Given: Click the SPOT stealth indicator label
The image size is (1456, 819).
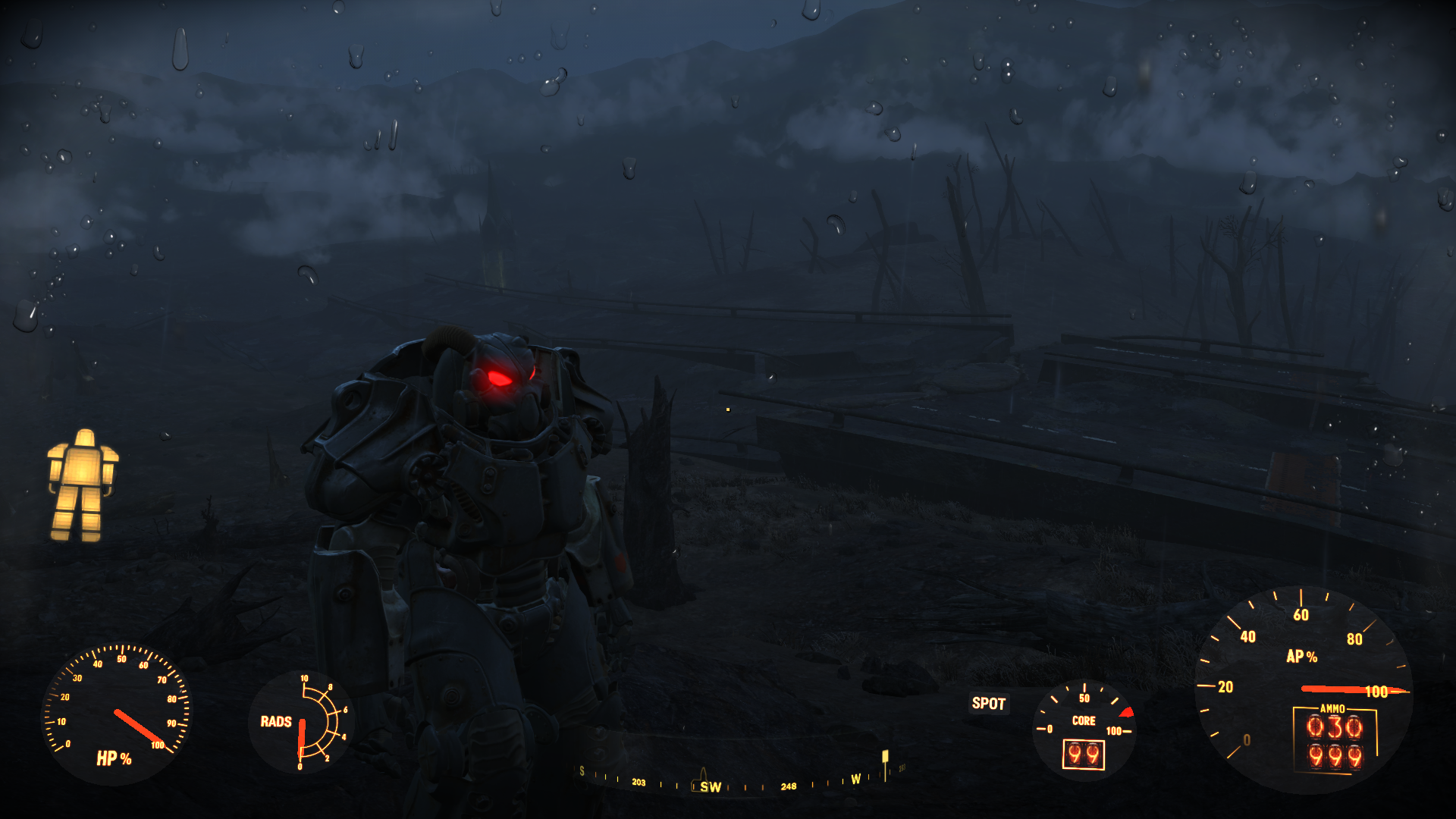Looking at the screenshot, I should (988, 704).
